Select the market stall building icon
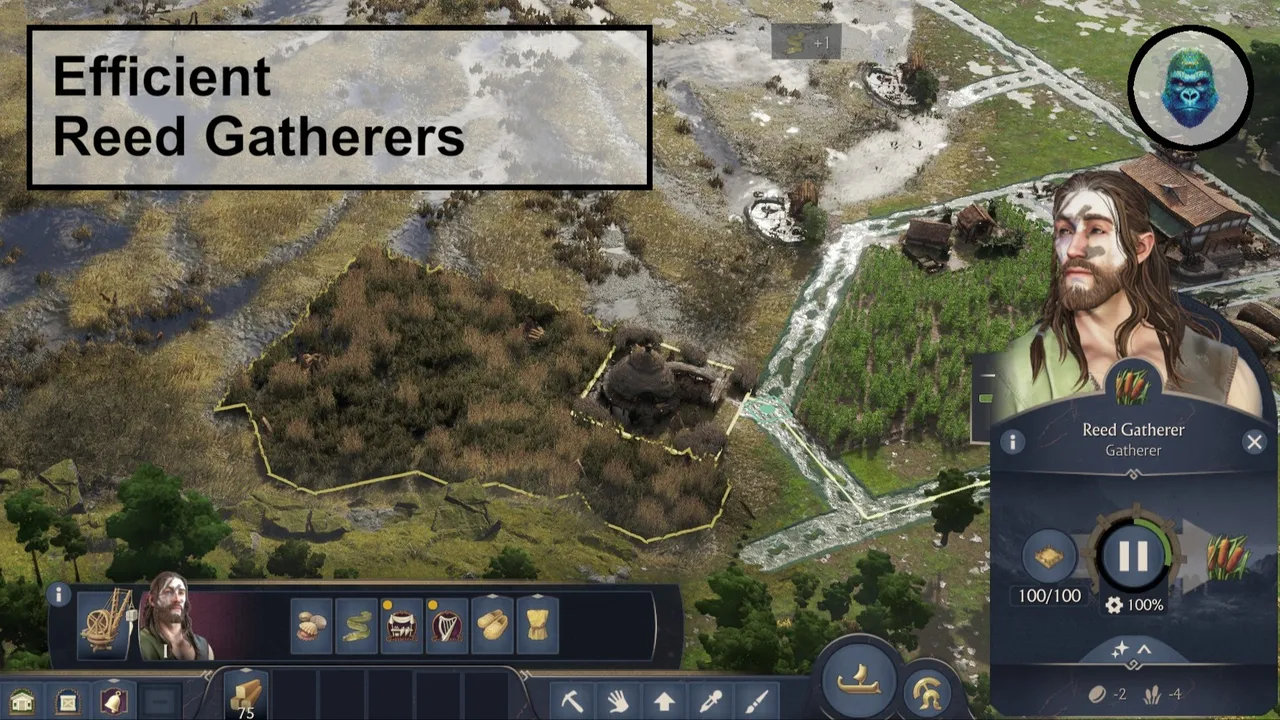 coord(402,626)
